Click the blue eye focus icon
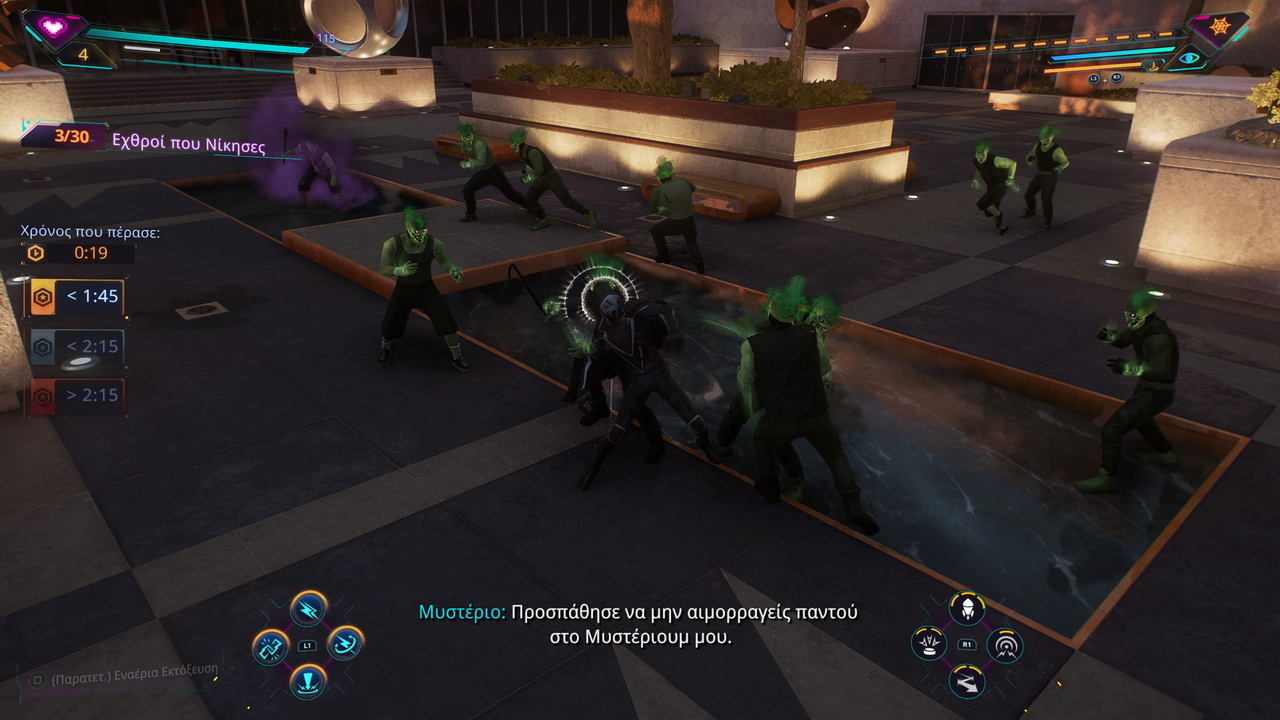This screenshot has width=1280, height=720. click(x=1189, y=59)
